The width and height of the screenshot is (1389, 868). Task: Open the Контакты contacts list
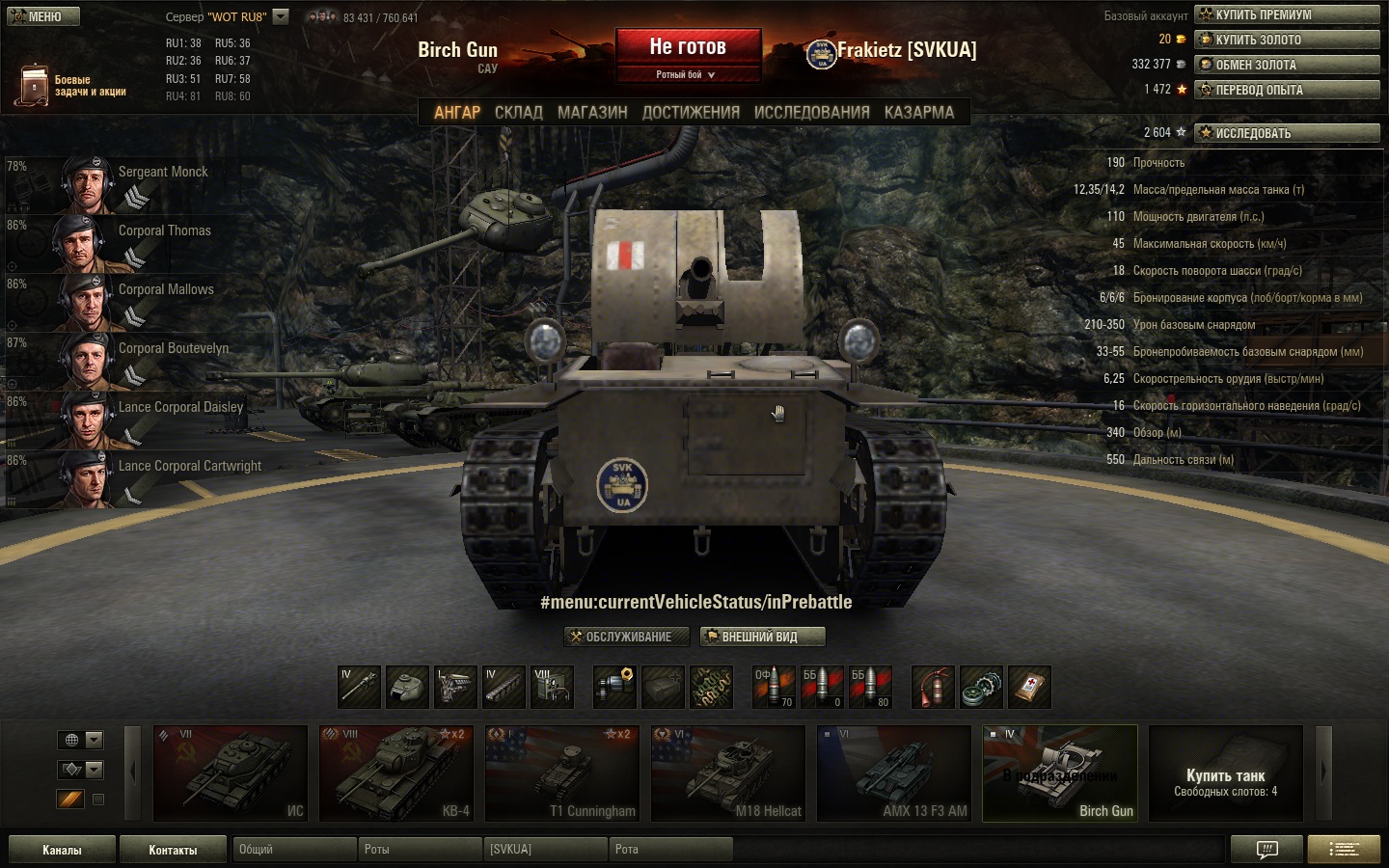click(173, 850)
